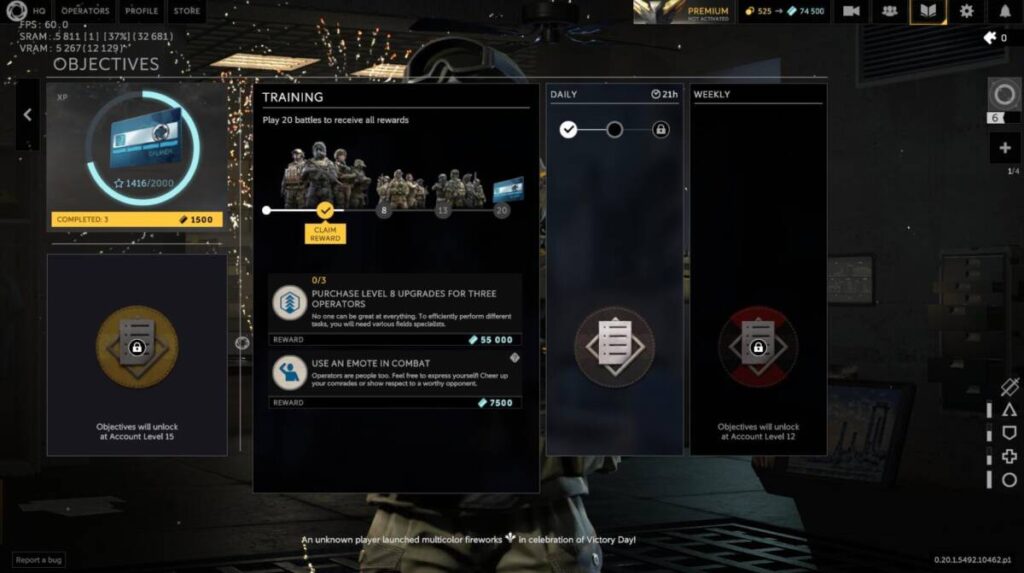
Task: Open the video camera replay icon
Action: tap(851, 11)
